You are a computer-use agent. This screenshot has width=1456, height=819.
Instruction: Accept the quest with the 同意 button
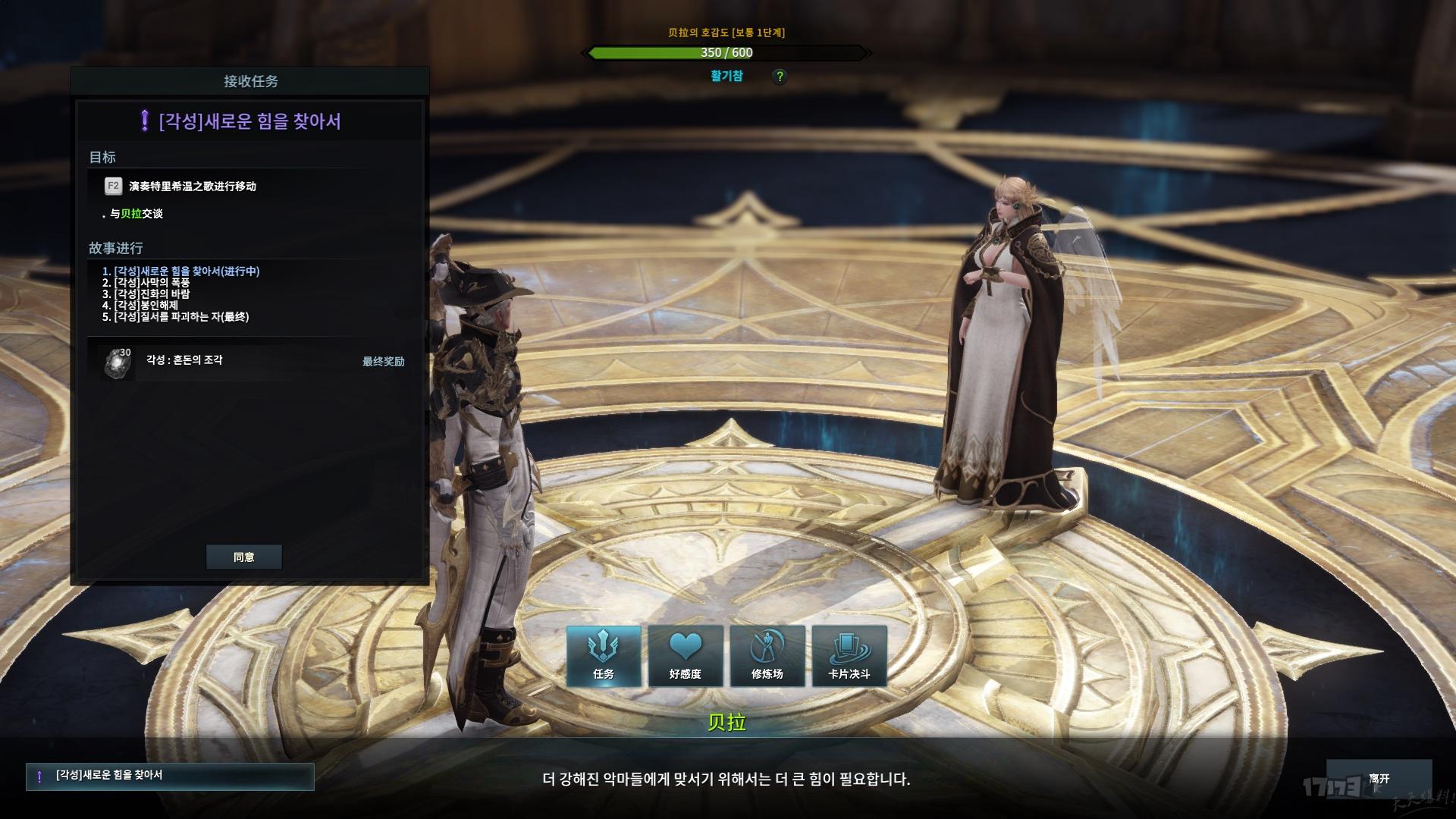[x=243, y=557]
